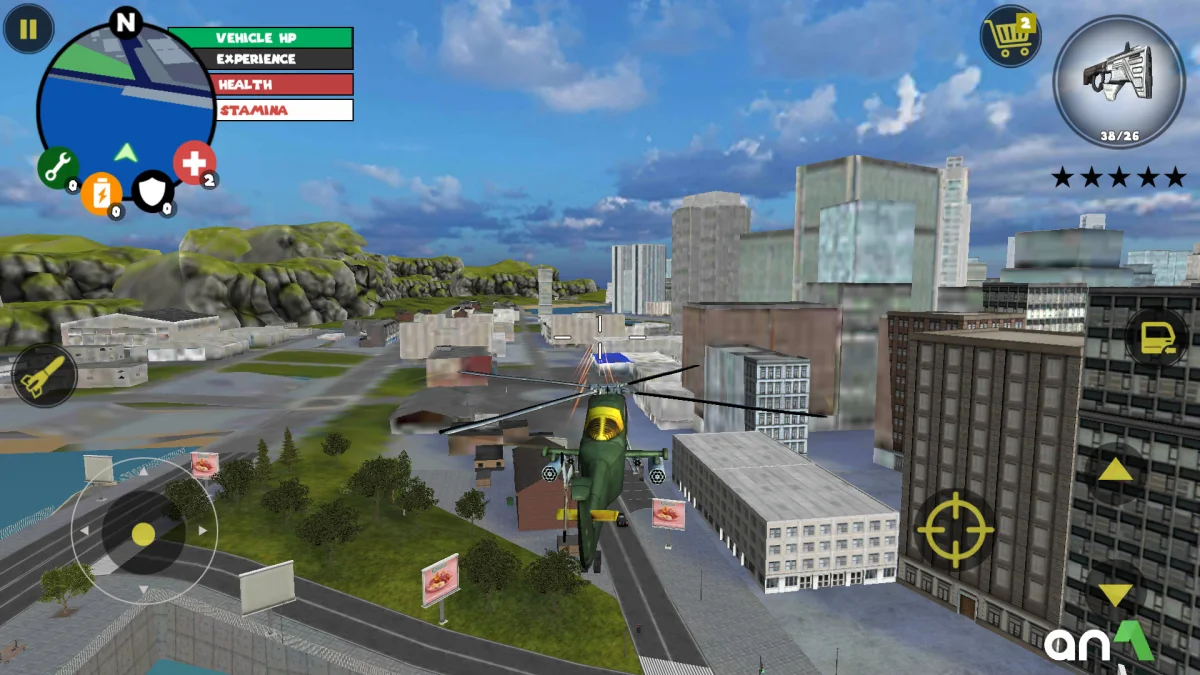Image resolution: width=1200 pixels, height=675 pixels.
Task: Use the red medkit cross item
Action: click(x=194, y=162)
